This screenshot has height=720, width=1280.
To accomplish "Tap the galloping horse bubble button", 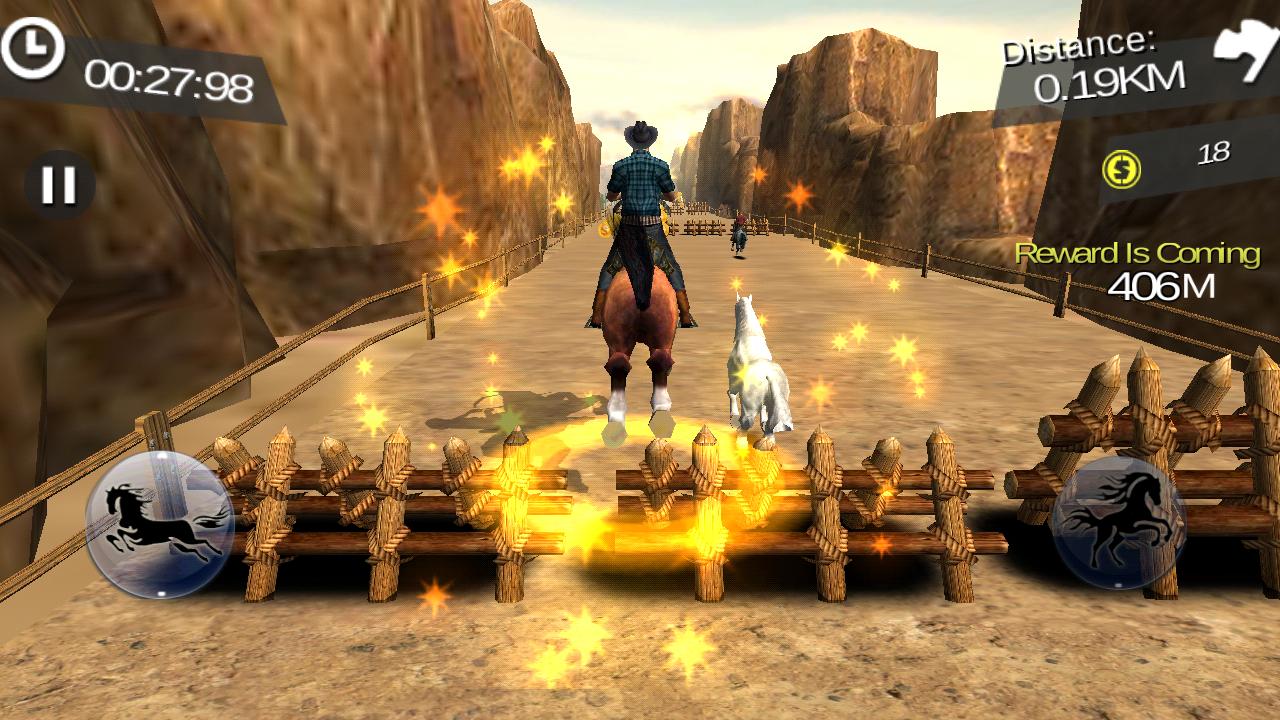I will point(160,524).
